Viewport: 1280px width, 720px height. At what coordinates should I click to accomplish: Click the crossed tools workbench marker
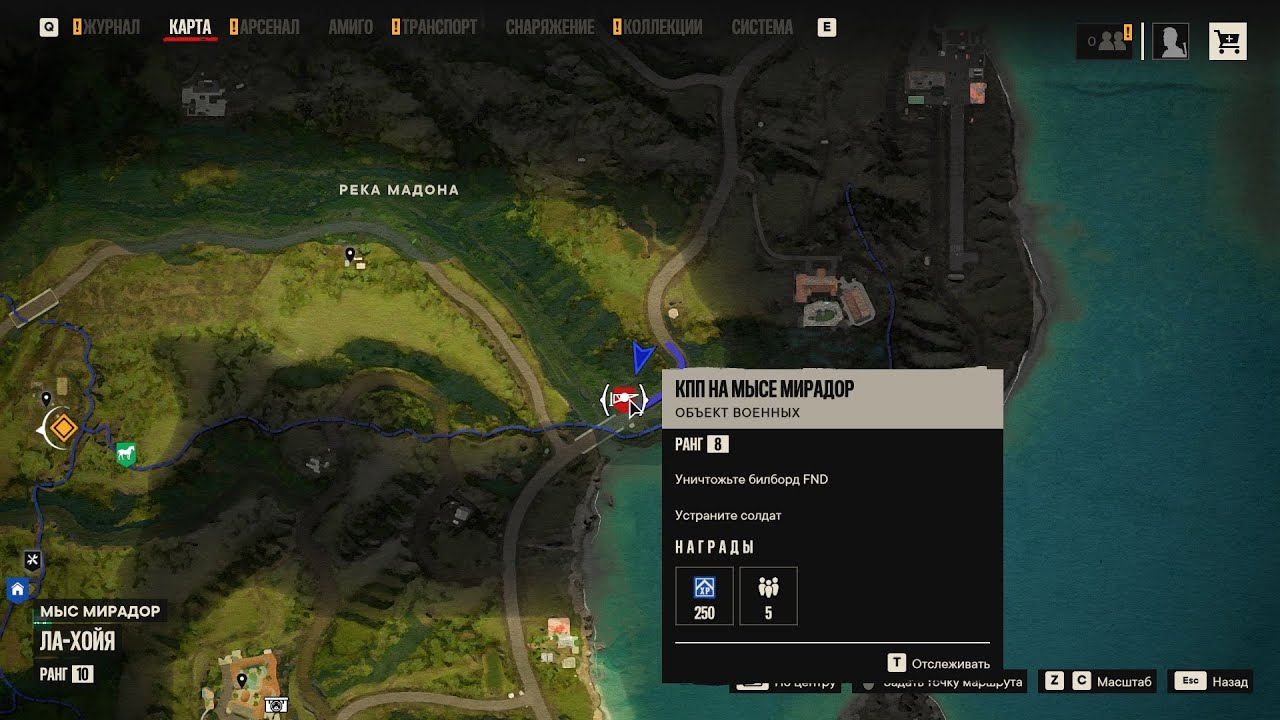(x=32, y=560)
